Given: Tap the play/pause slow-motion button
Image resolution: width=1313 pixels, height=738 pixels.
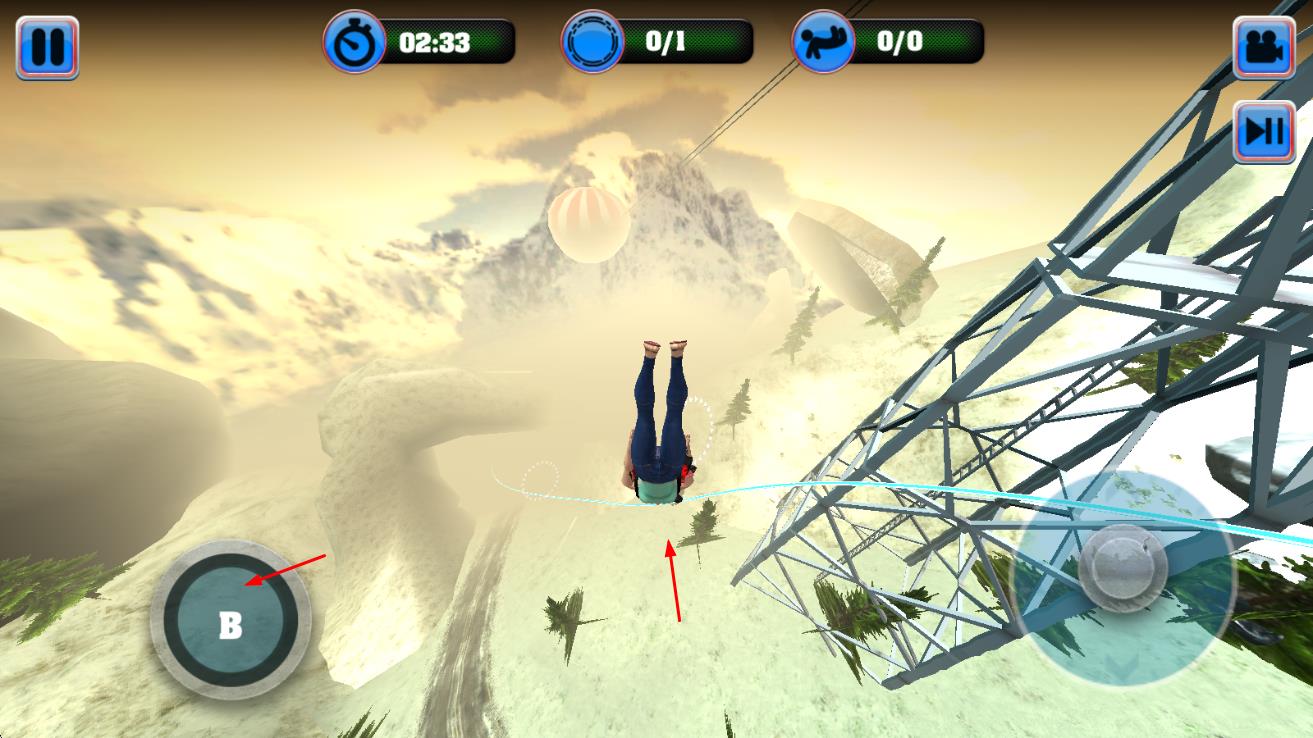Looking at the screenshot, I should [1264, 131].
